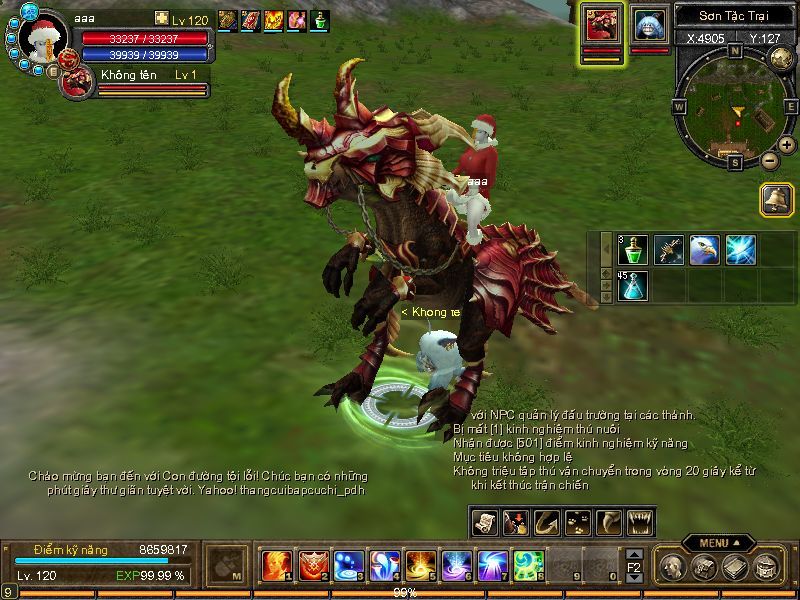Click the minimap zoom-out minus button
The width and height of the screenshot is (800, 600).
coord(769,160)
